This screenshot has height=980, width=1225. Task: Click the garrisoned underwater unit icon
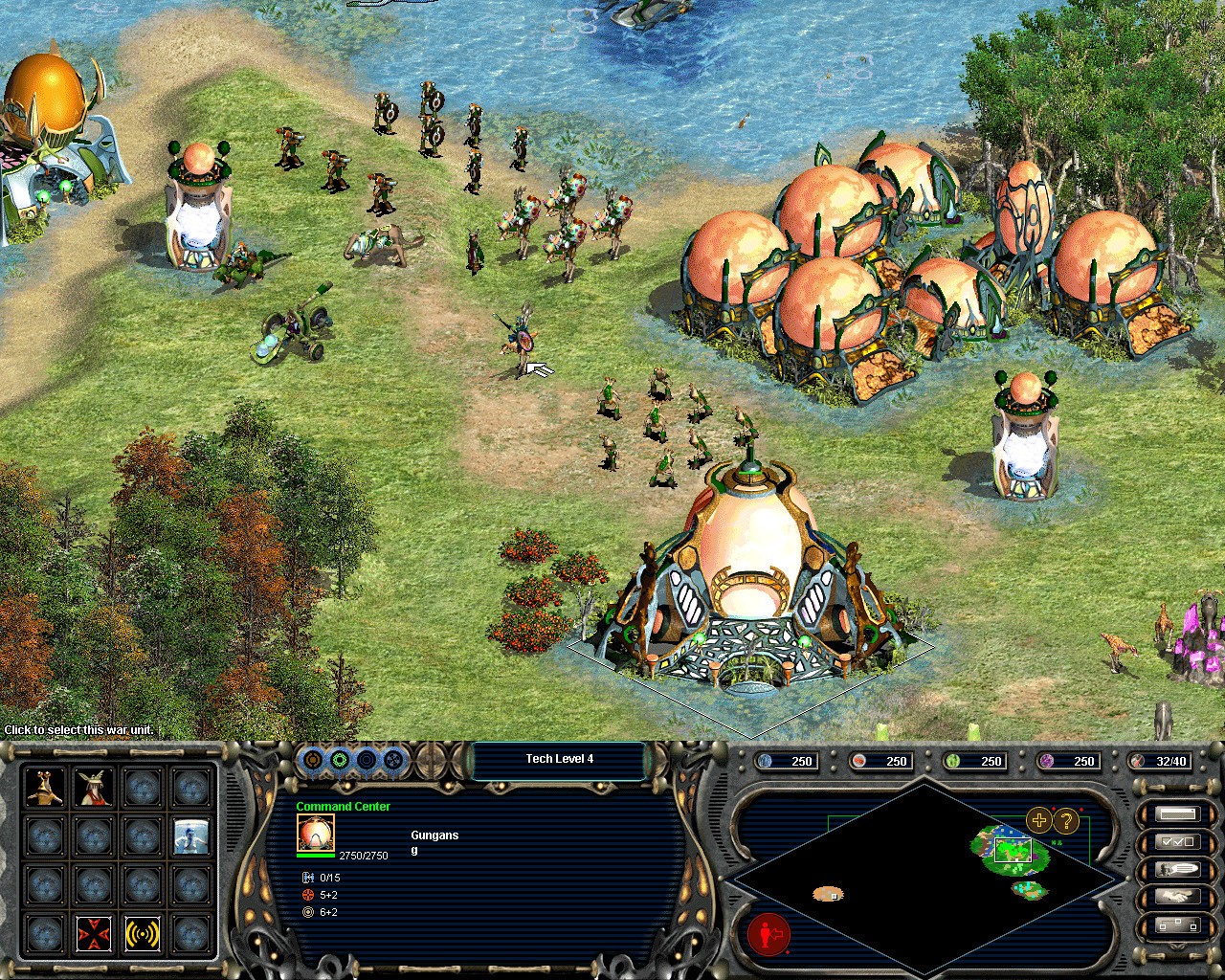191,836
